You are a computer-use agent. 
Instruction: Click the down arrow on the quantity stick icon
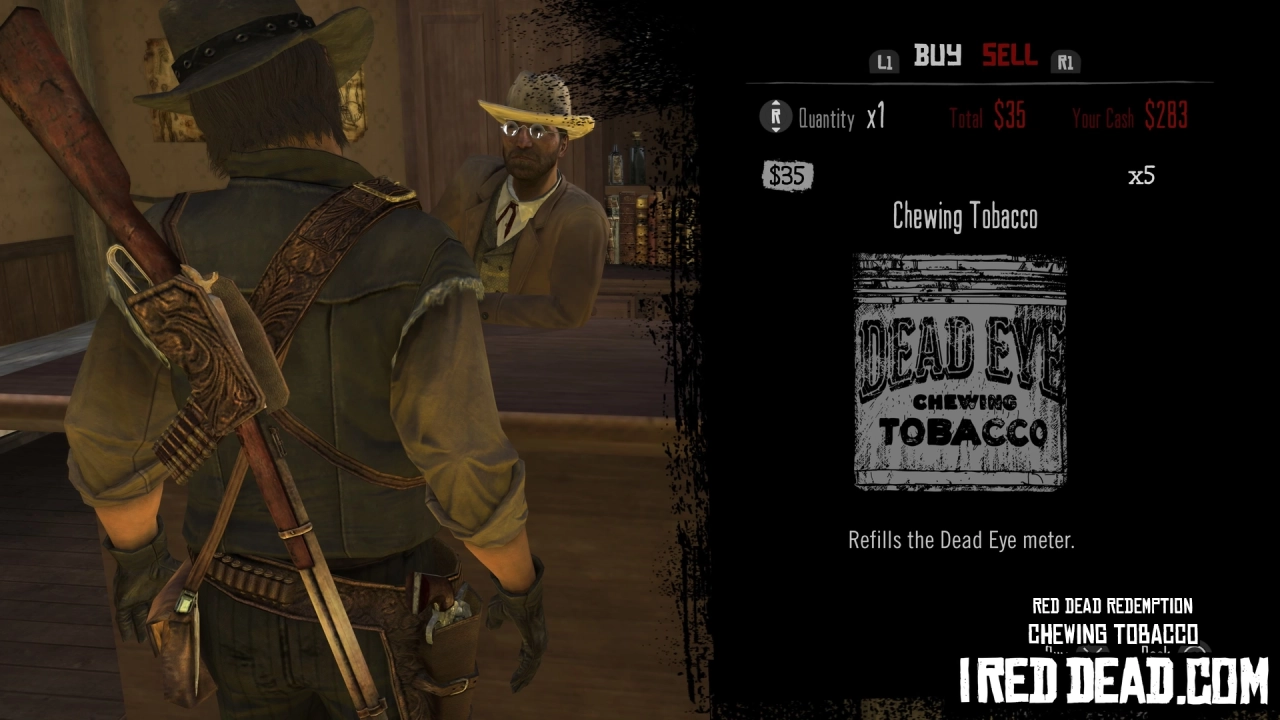click(x=775, y=129)
